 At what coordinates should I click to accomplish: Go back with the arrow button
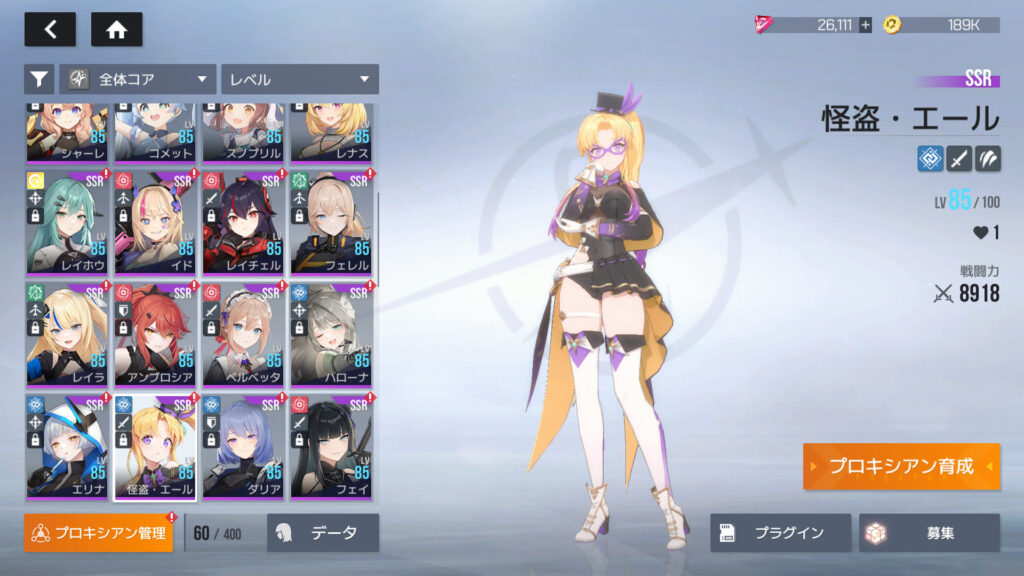[50, 30]
